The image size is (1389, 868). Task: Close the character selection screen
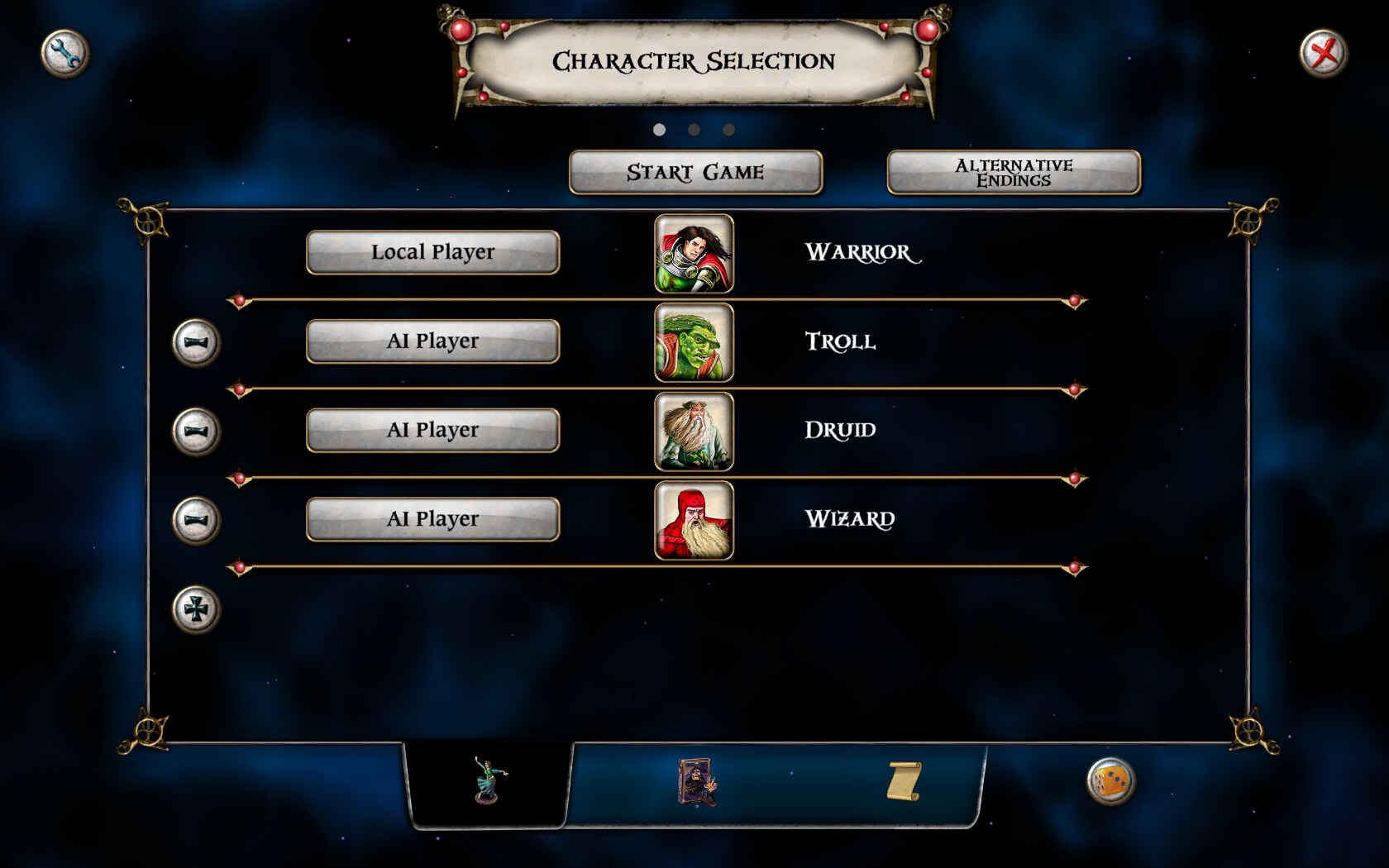pos(1323,54)
